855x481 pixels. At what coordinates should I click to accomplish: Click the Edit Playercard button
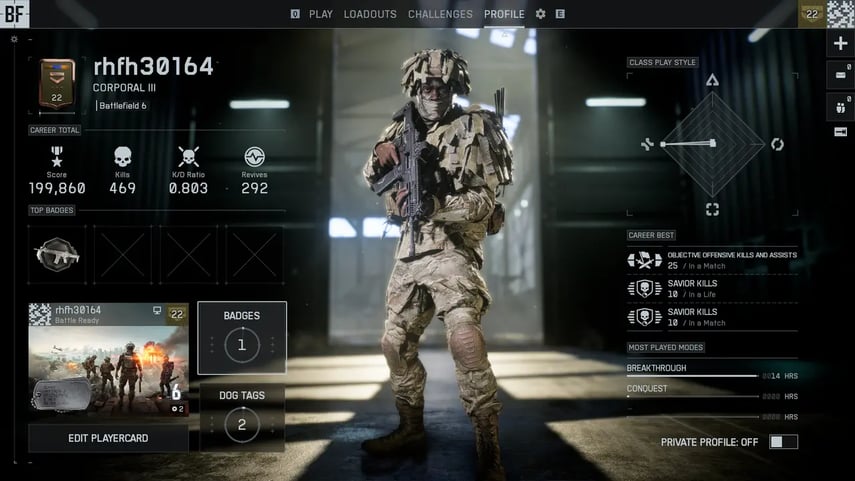[x=108, y=438]
